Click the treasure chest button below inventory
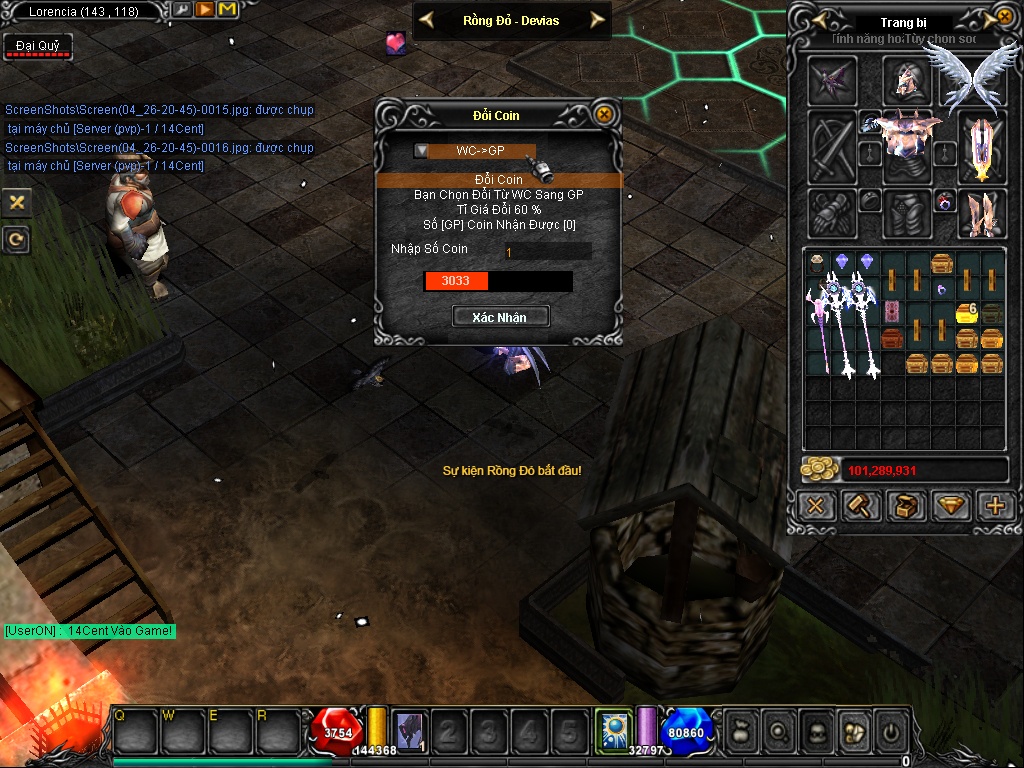1024x768 pixels. point(905,506)
